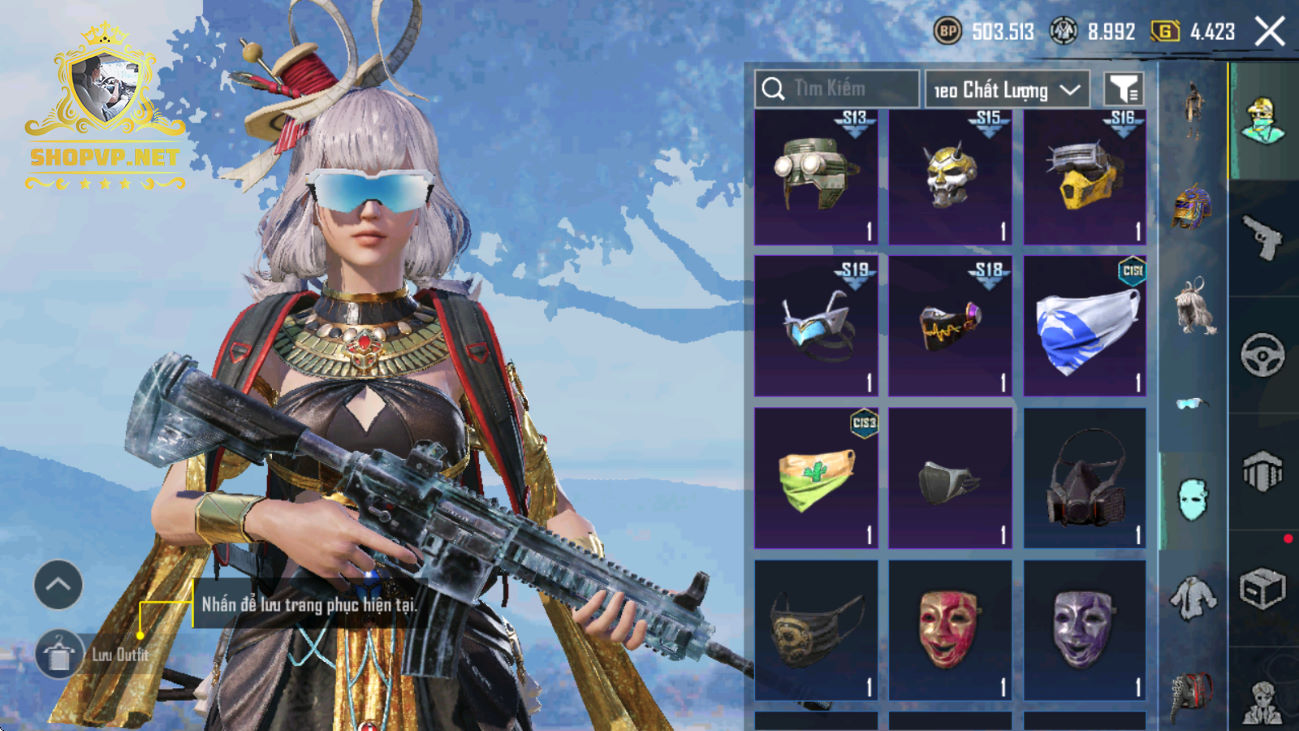1299x731 pixels.
Task: Choose the orange cactus bandana mask
Action: (x=816, y=478)
